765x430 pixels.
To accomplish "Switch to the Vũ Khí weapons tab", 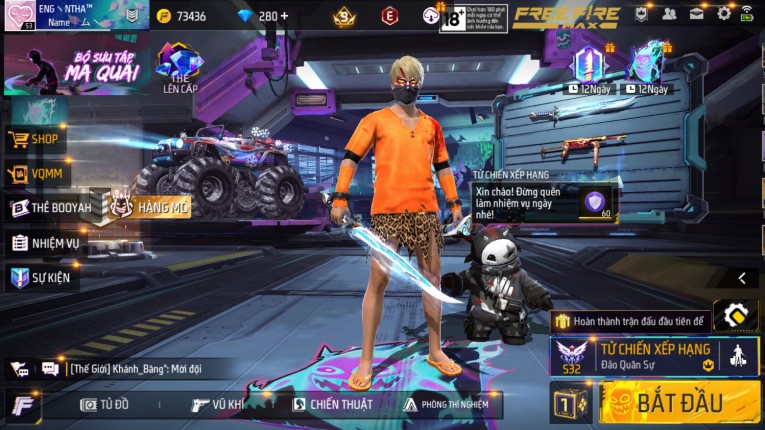I will pyautogui.click(x=219, y=404).
